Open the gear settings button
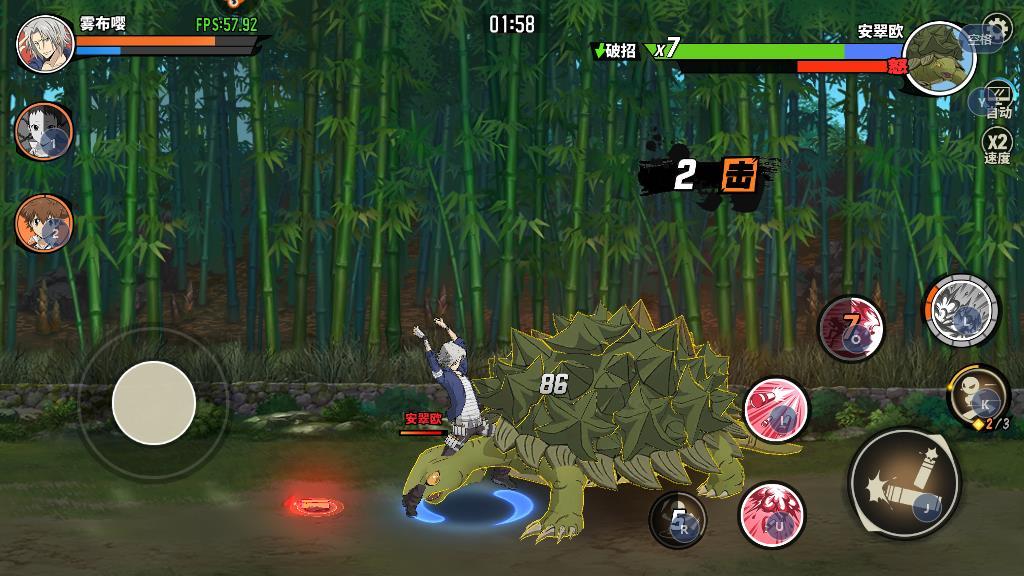1024x576 pixels. pos(996,27)
